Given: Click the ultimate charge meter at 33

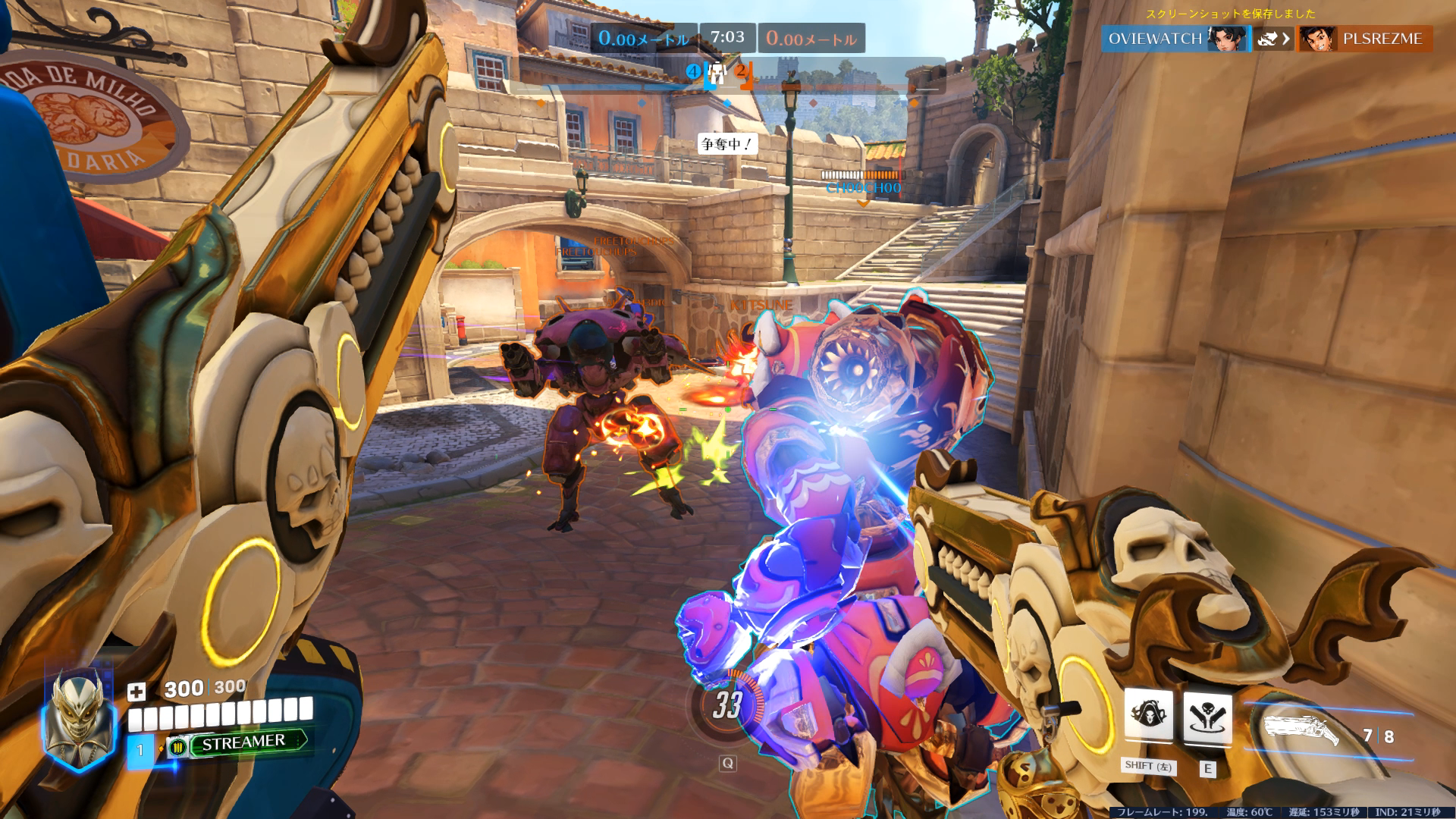Looking at the screenshot, I should coord(726,704).
